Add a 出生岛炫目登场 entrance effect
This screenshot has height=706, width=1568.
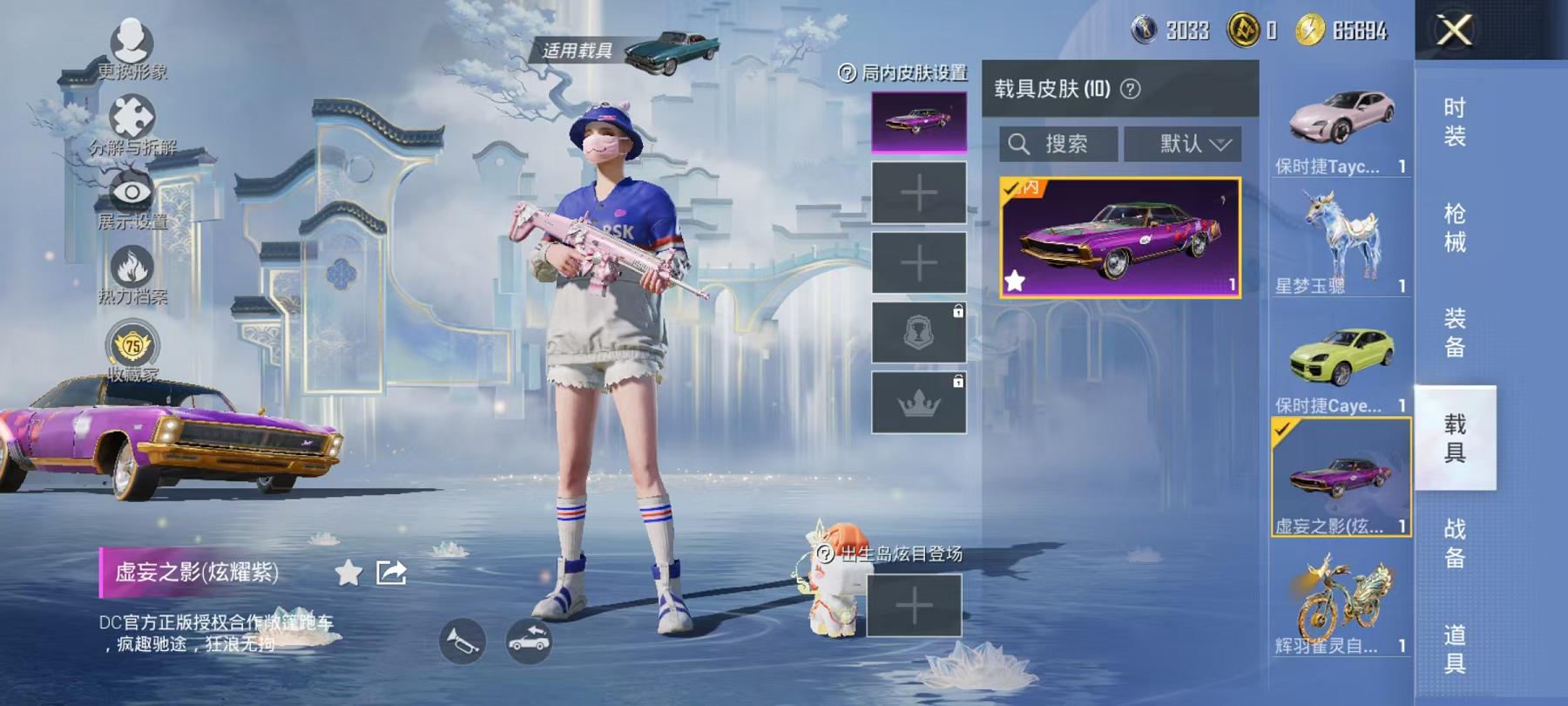point(914,605)
